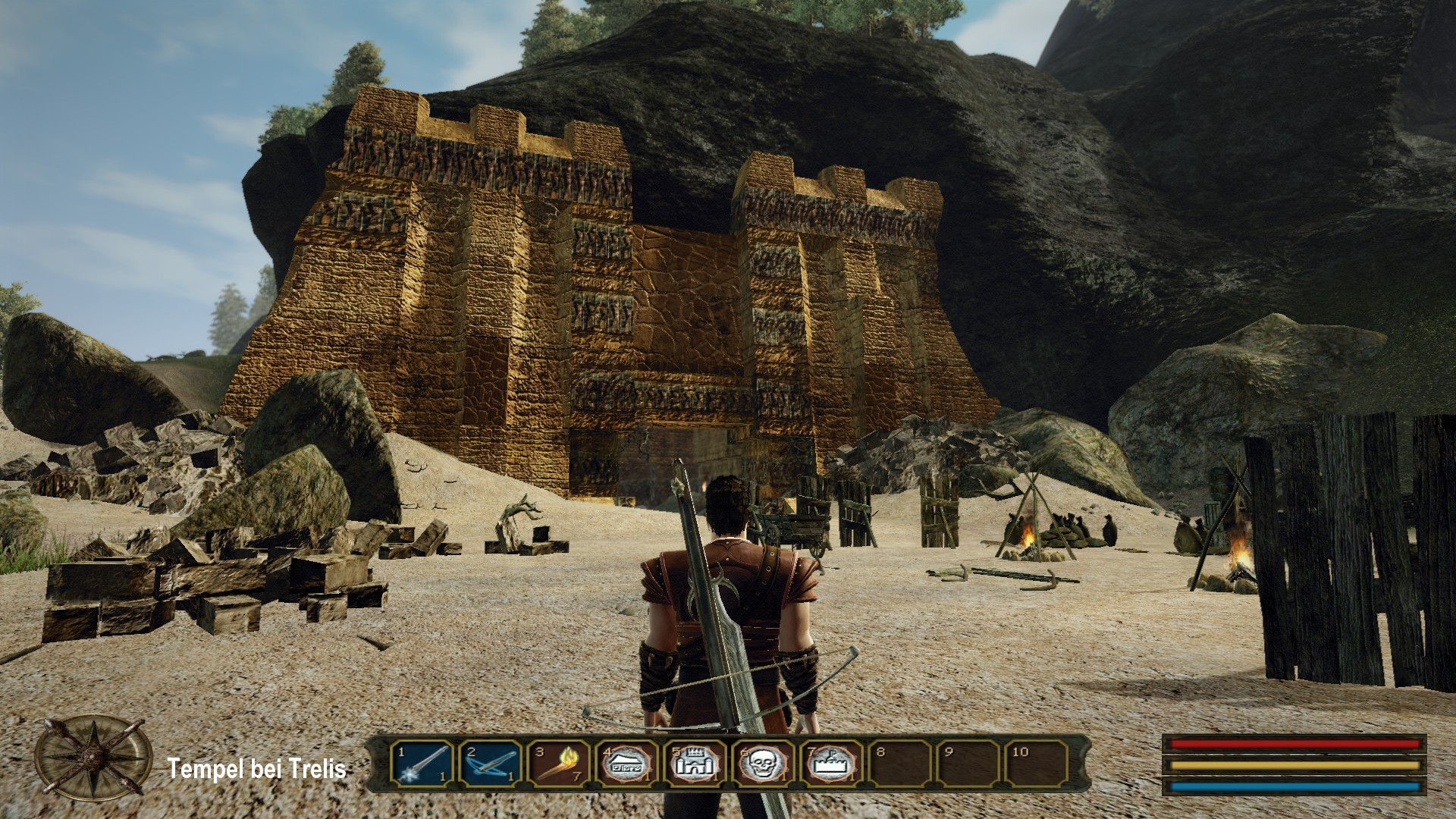Use the torch in slot 3
The height and width of the screenshot is (819, 1456).
pyautogui.click(x=558, y=764)
